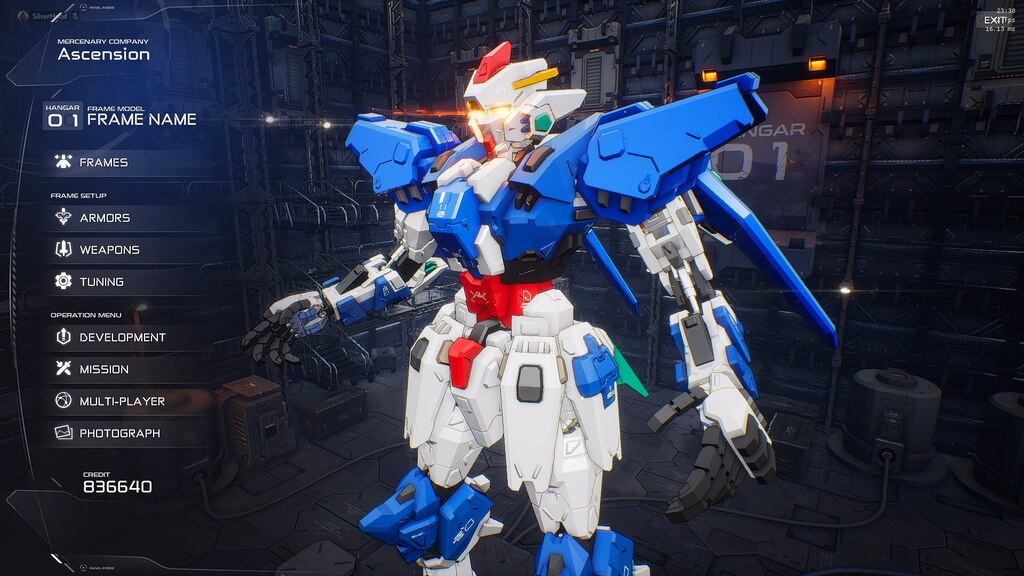The width and height of the screenshot is (1024, 576).
Task: Open the Mission menu
Action: tap(103, 370)
